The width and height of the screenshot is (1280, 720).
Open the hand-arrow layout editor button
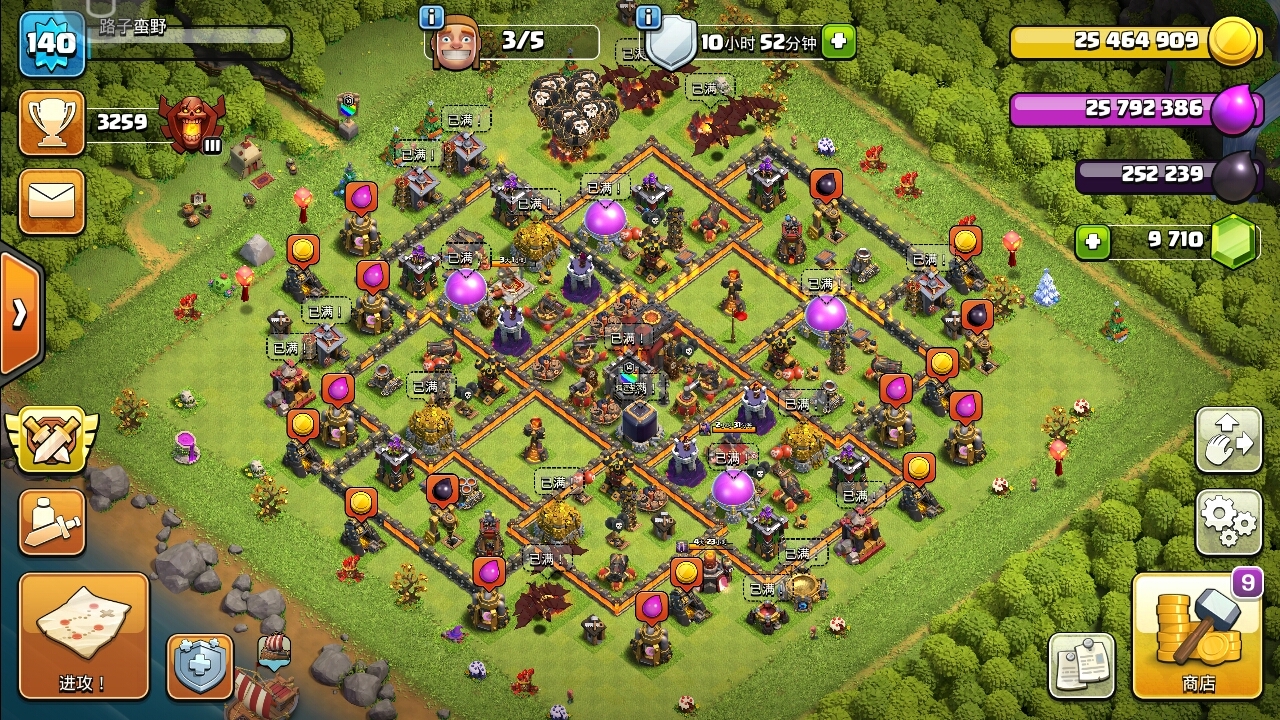(1228, 441)
